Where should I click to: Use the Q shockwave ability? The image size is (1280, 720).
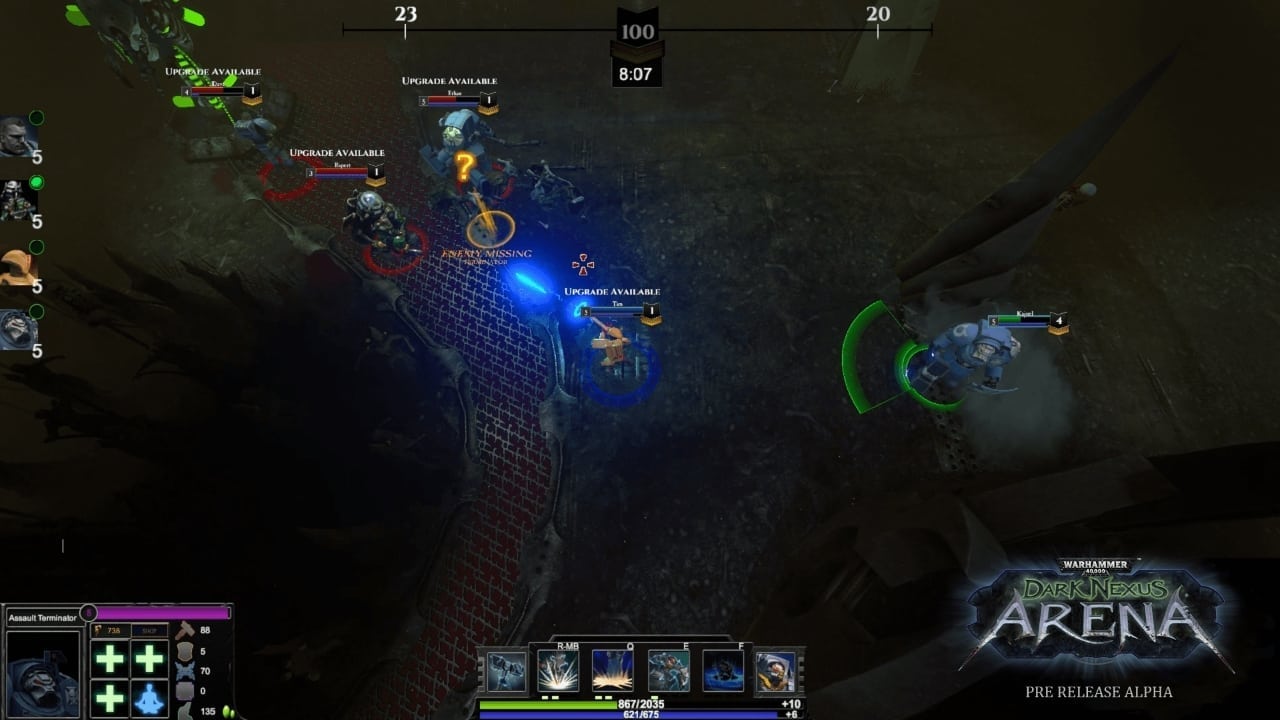point(612,670)
